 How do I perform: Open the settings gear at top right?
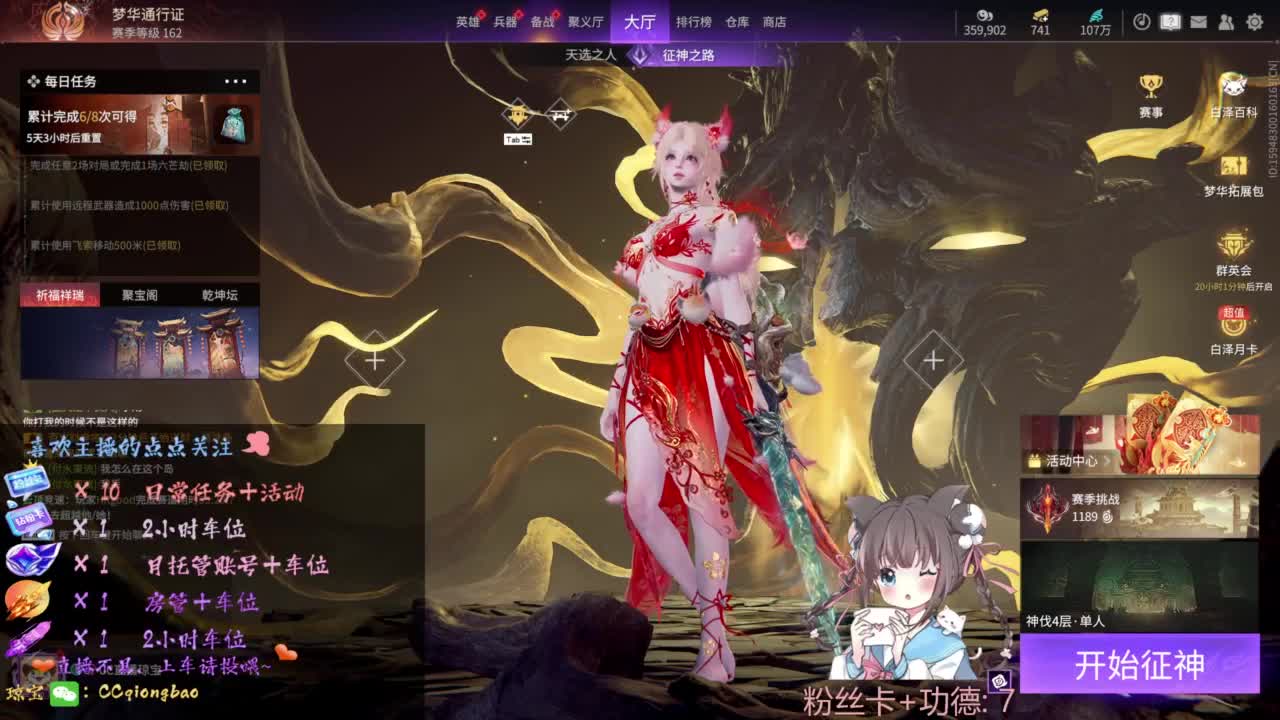(x=1255, y=21)
